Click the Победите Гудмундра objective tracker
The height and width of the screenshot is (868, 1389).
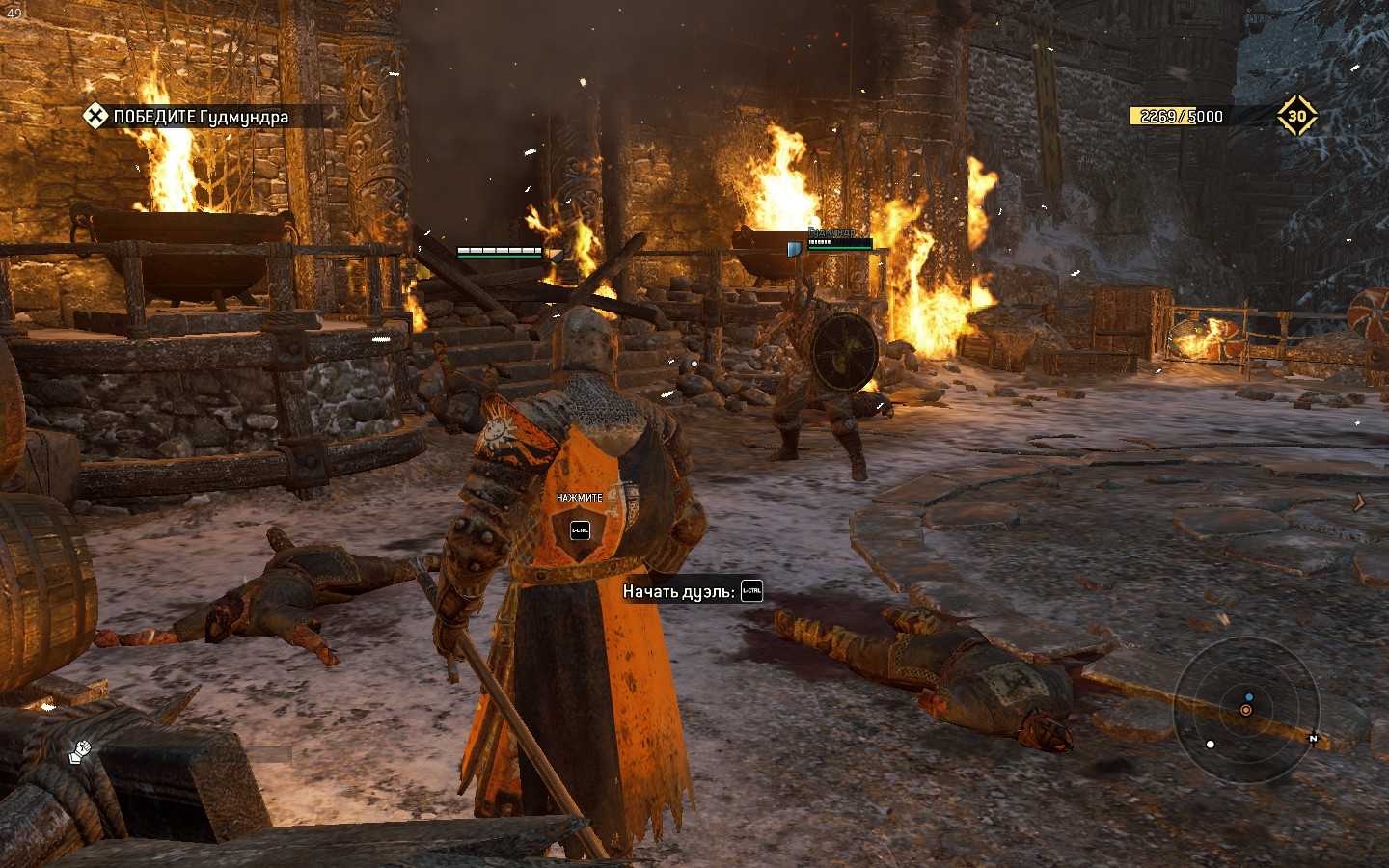click(x=187, y=117)
